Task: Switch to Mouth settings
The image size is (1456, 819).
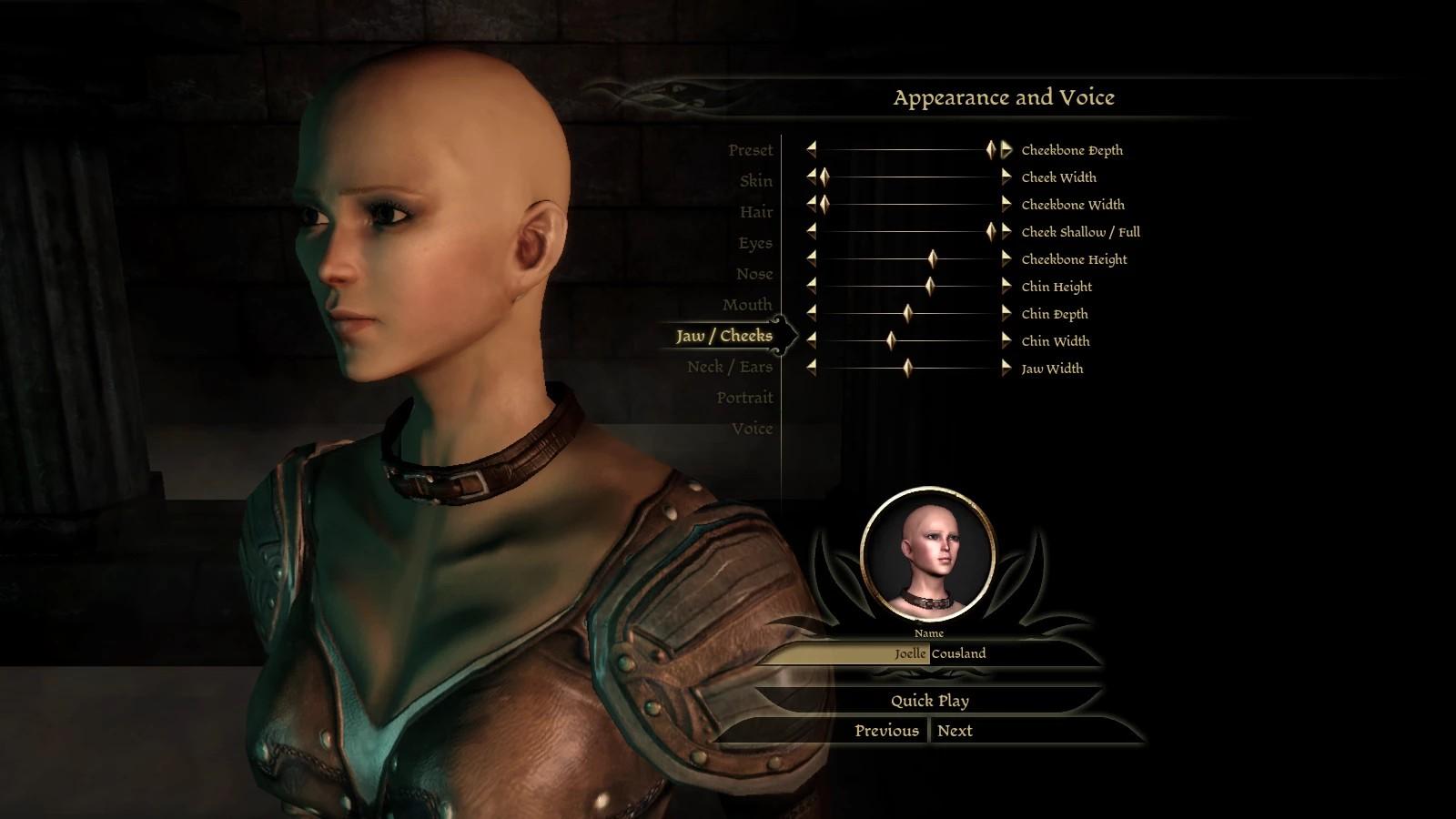Action: coord(746,305)
